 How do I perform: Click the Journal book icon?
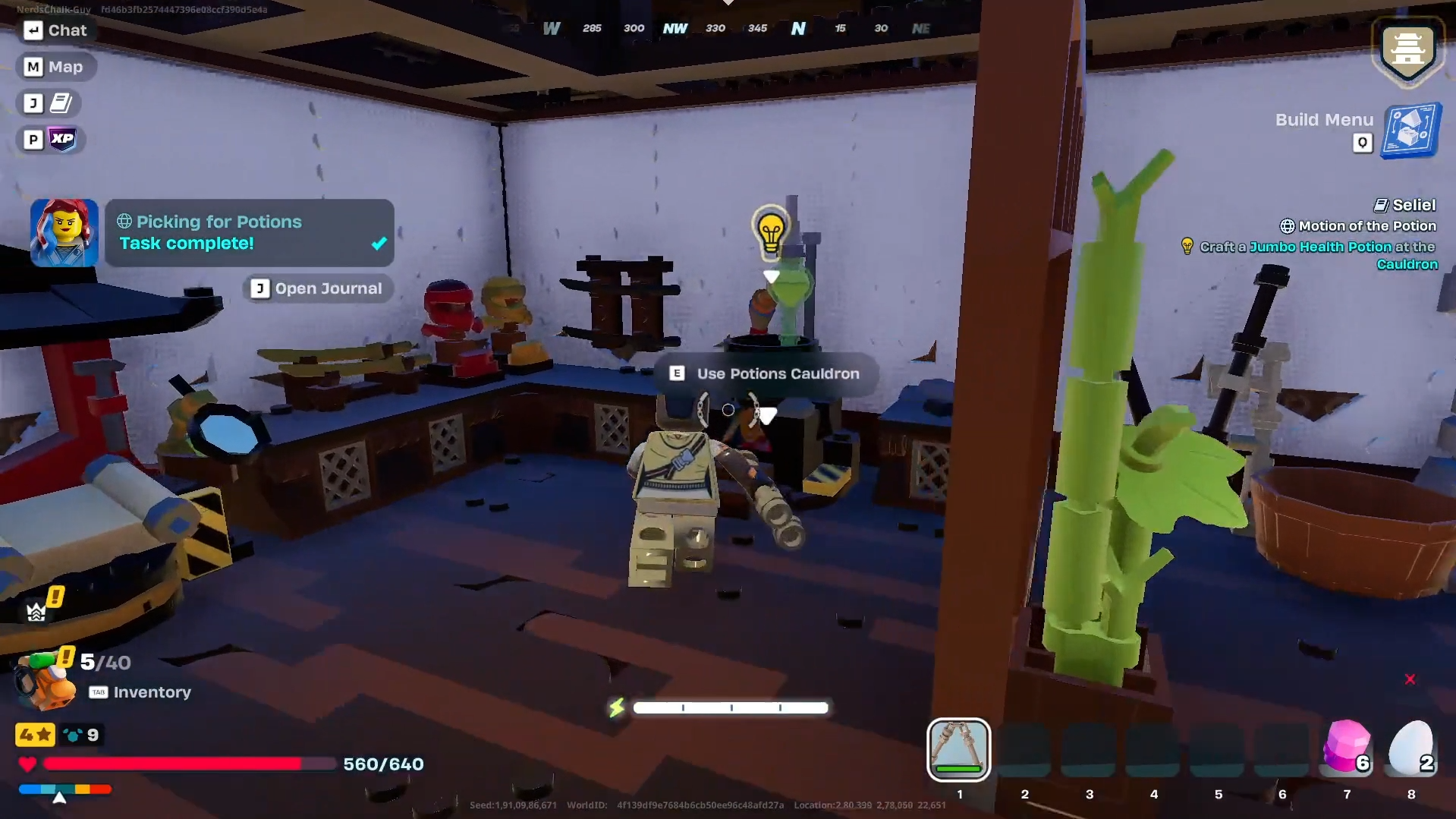coord(62,103)
